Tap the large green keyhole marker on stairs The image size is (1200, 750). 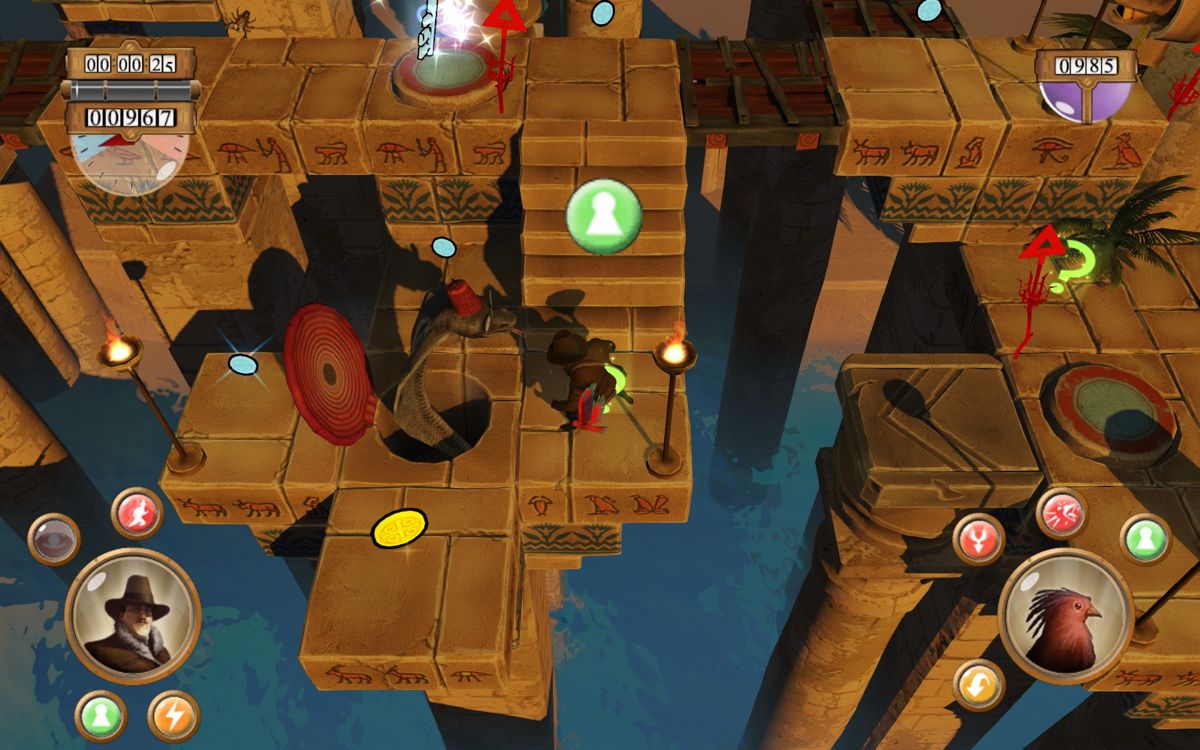pos(604,218)
